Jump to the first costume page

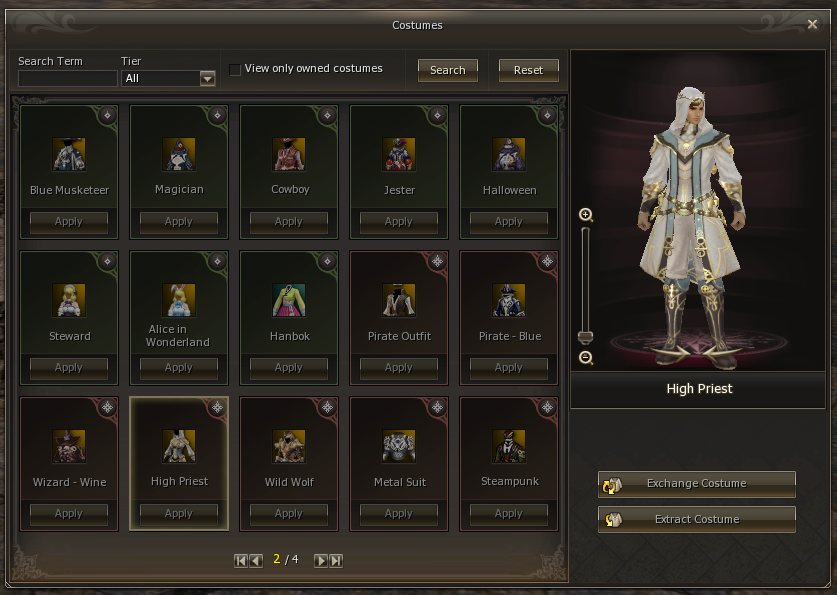pyautogui.click(x=241, y=560)
